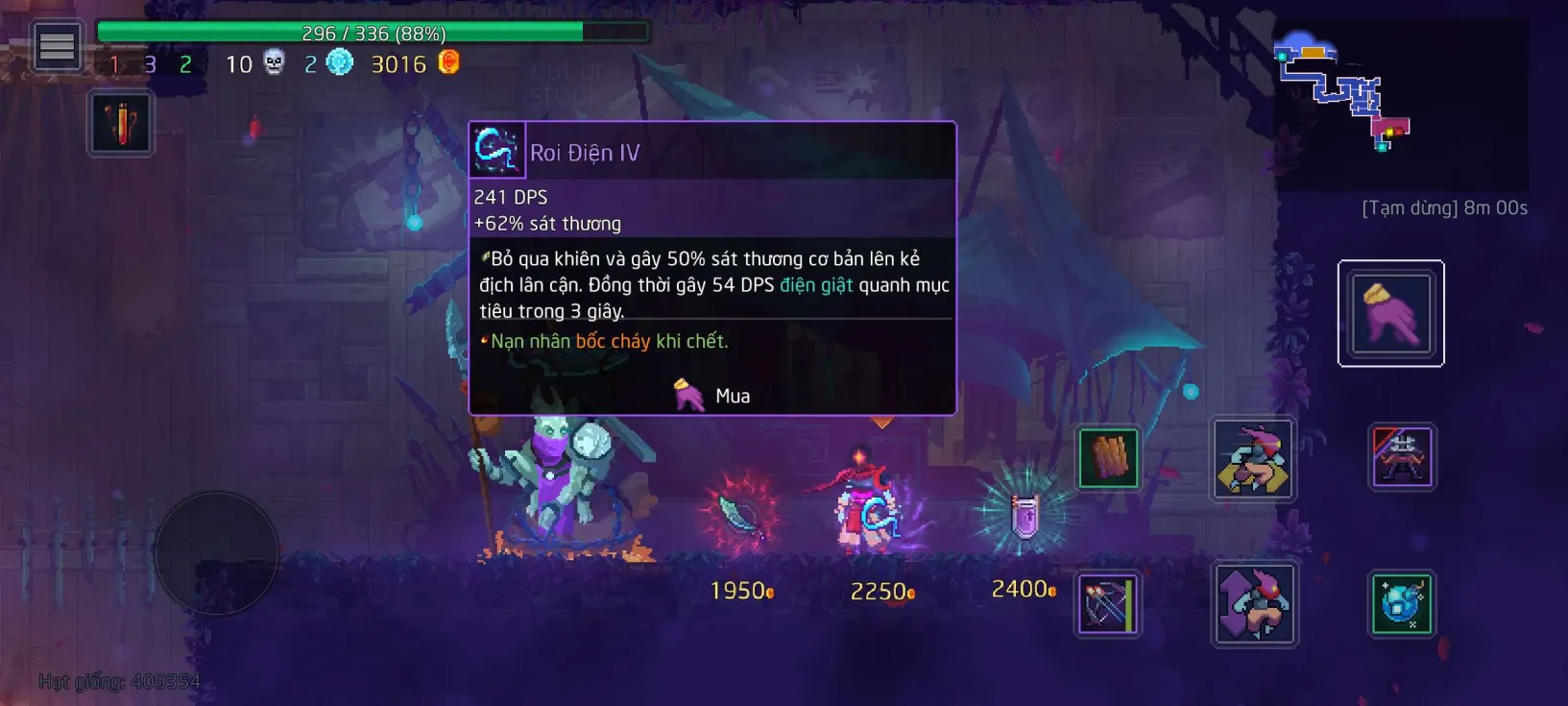
Task: Tap the purple hand interact button
Action: tap(1390, 313)
